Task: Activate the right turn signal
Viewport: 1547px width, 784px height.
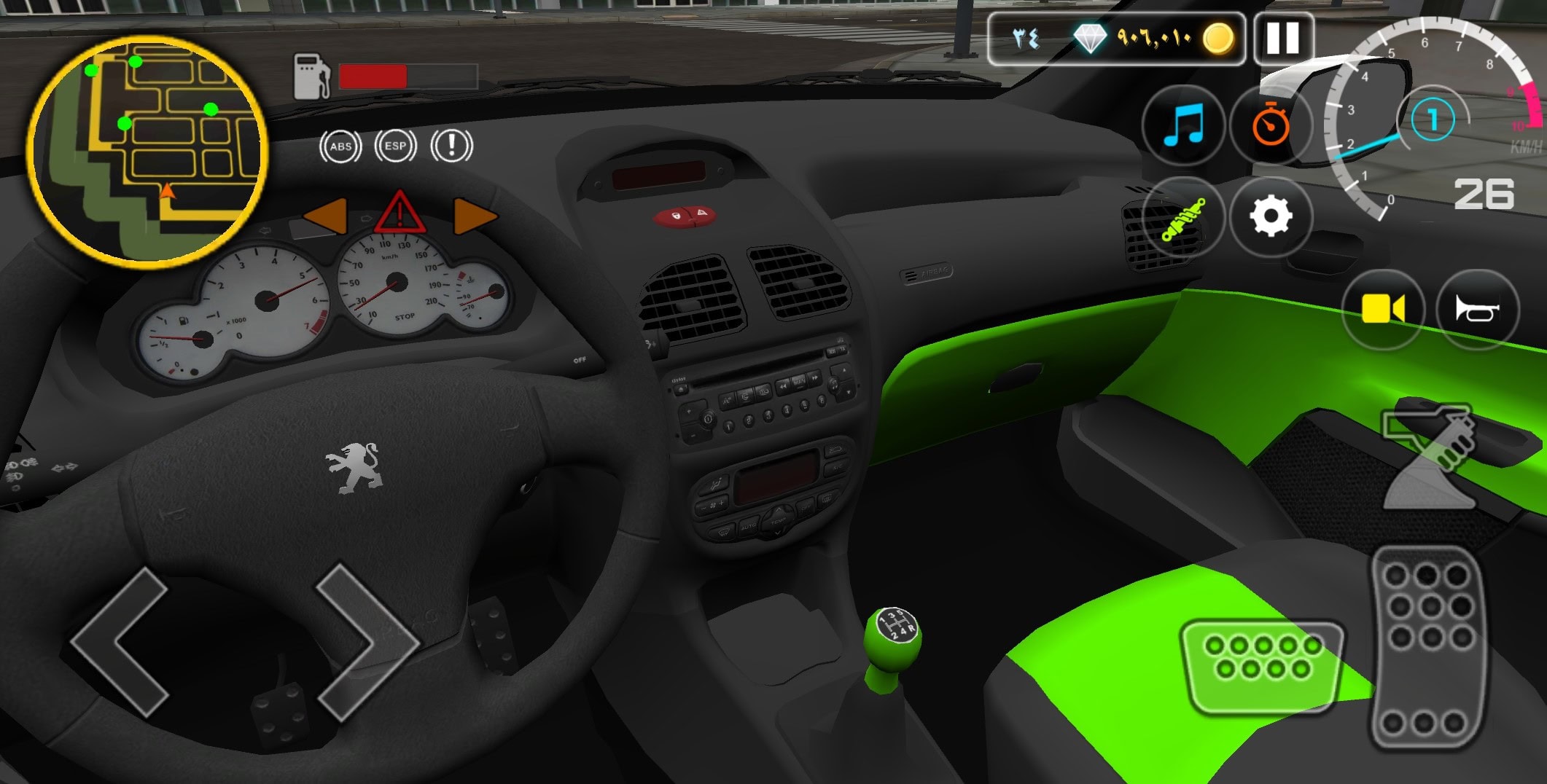Action: coord(475,216)
